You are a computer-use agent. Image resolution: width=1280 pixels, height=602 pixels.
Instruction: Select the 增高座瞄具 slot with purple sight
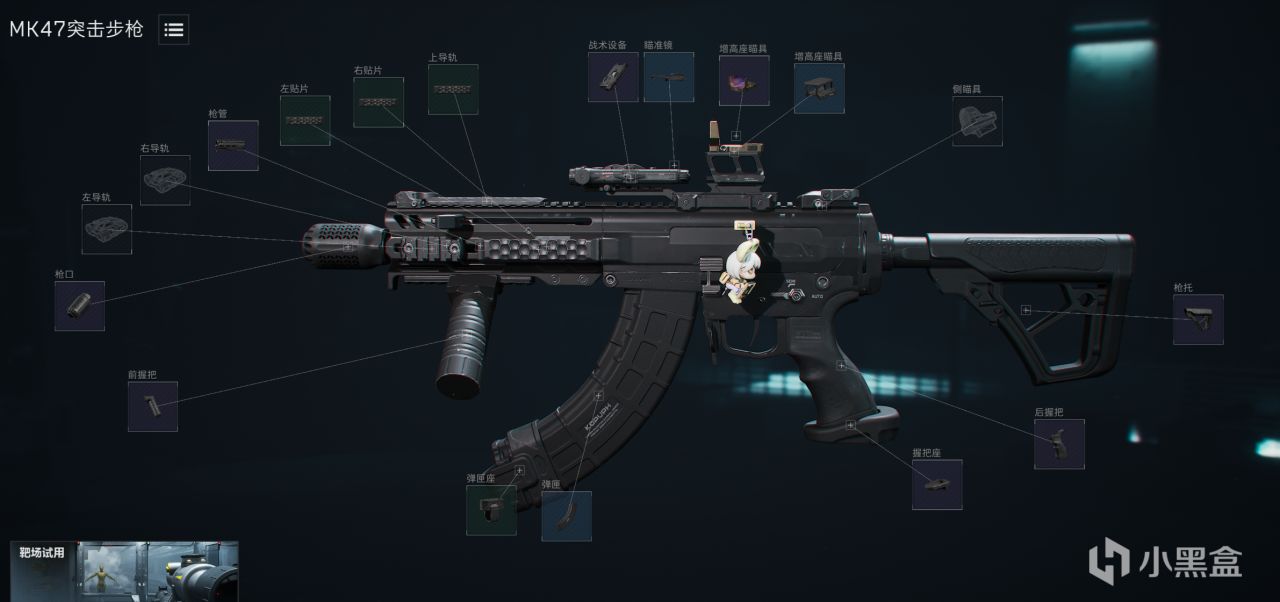[744, 81]
